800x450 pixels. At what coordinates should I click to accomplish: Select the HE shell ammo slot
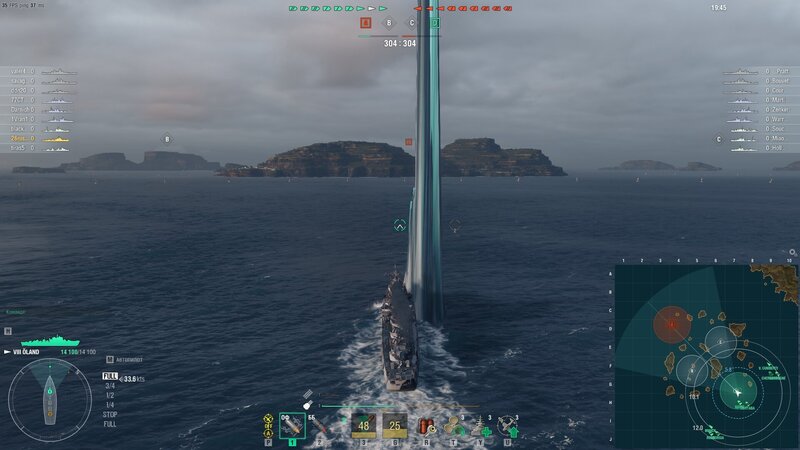(x=292, y=425)
